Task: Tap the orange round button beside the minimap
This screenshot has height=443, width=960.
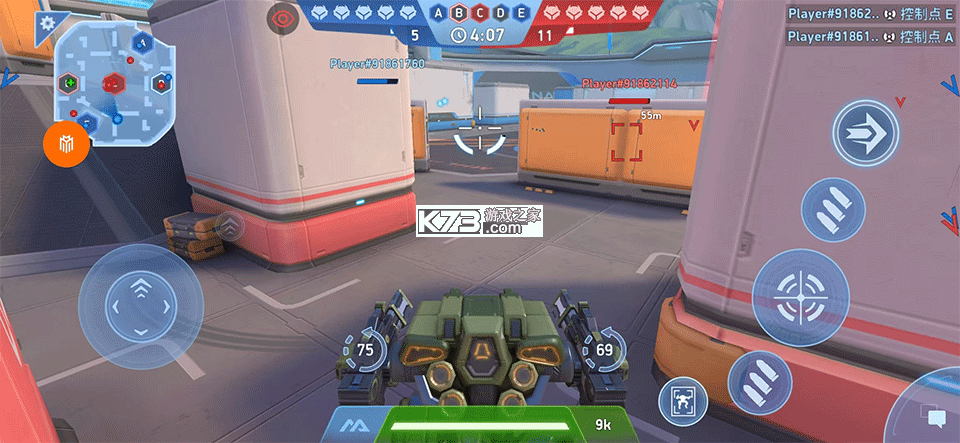Action: 67,146
